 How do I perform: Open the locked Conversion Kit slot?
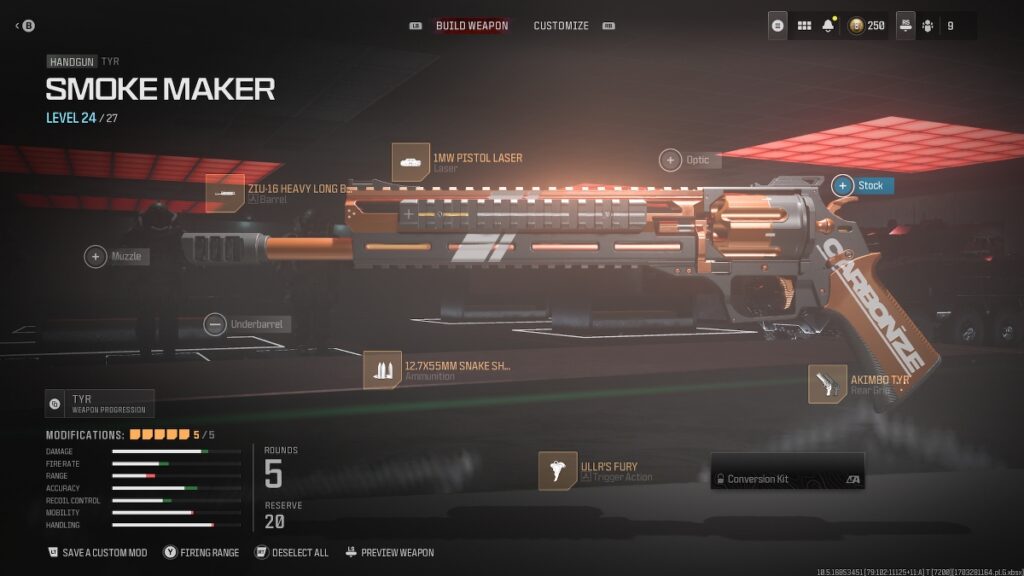coord(787,479)
